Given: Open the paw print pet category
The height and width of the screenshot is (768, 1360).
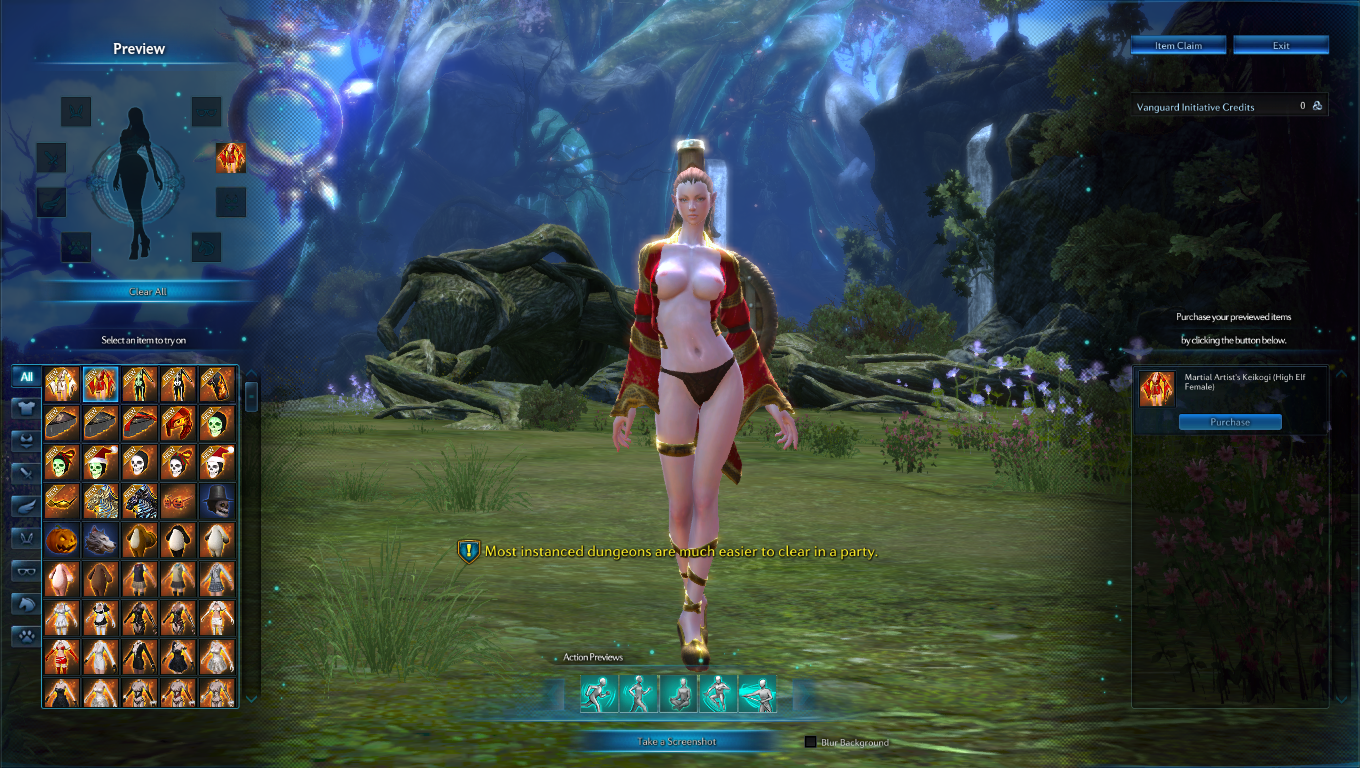Looking at the screenshot, I should 26,636.
